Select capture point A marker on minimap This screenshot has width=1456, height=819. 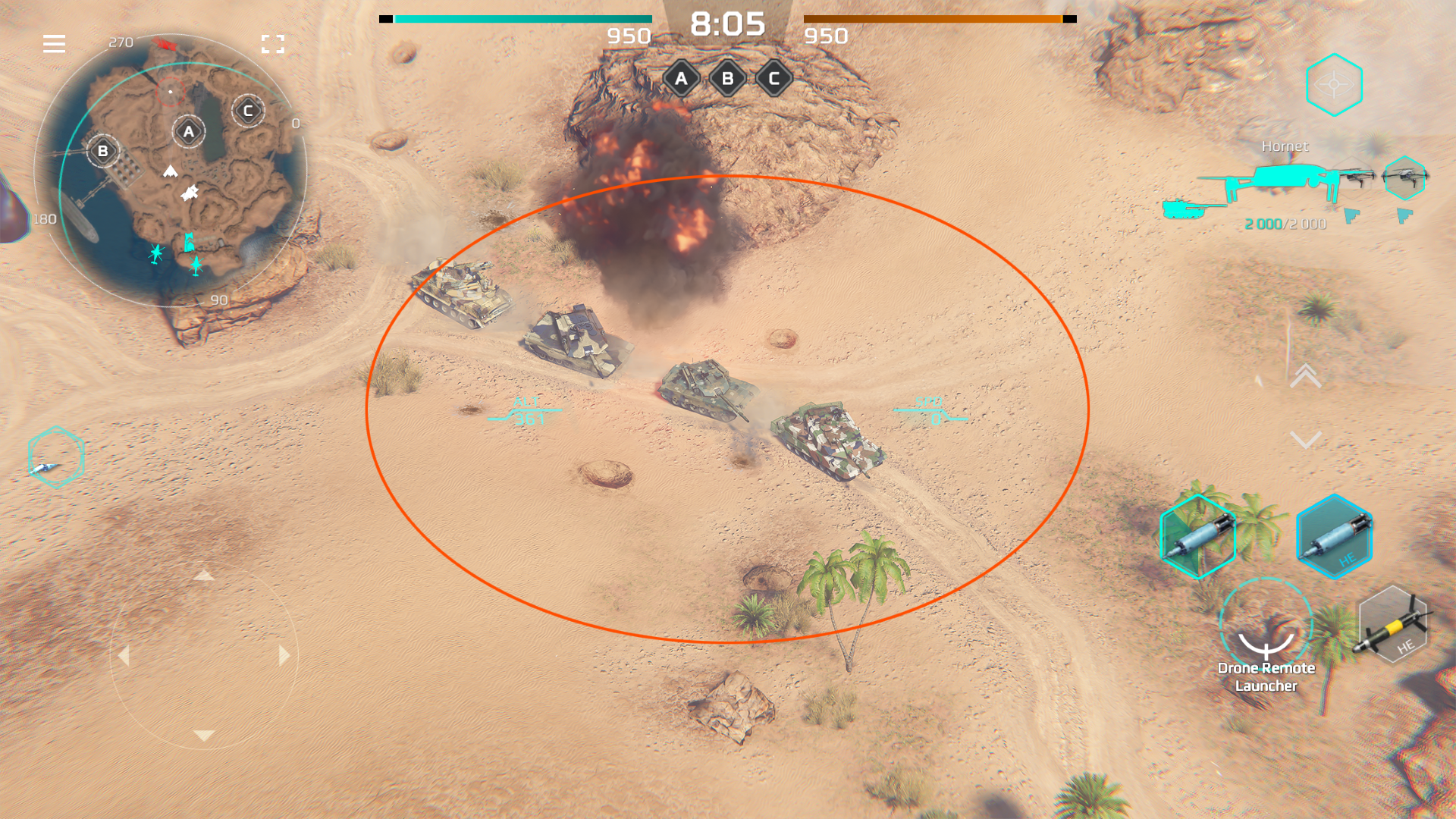189,132
